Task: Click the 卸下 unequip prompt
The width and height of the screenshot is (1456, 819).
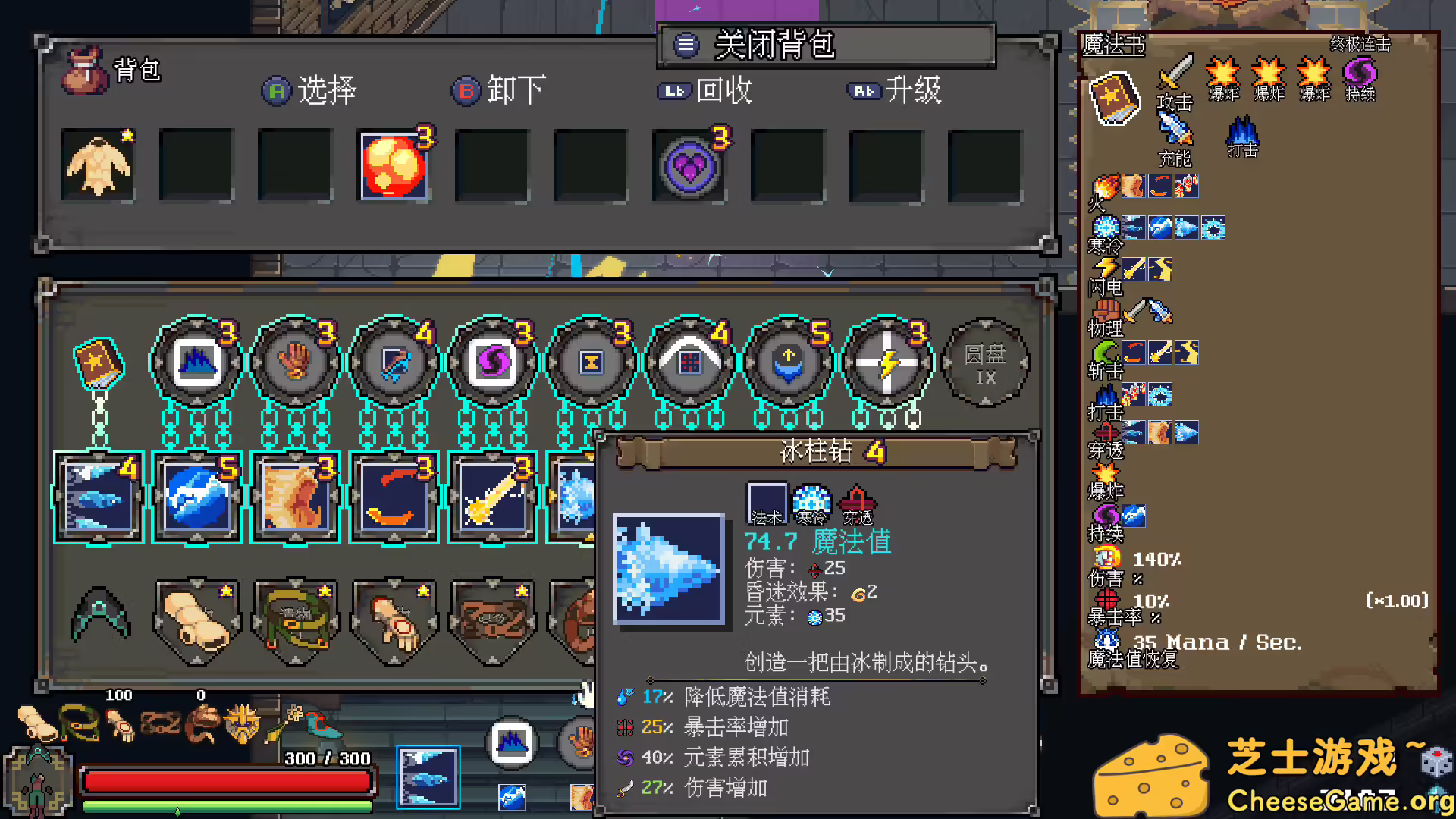Action: point(499,91)
